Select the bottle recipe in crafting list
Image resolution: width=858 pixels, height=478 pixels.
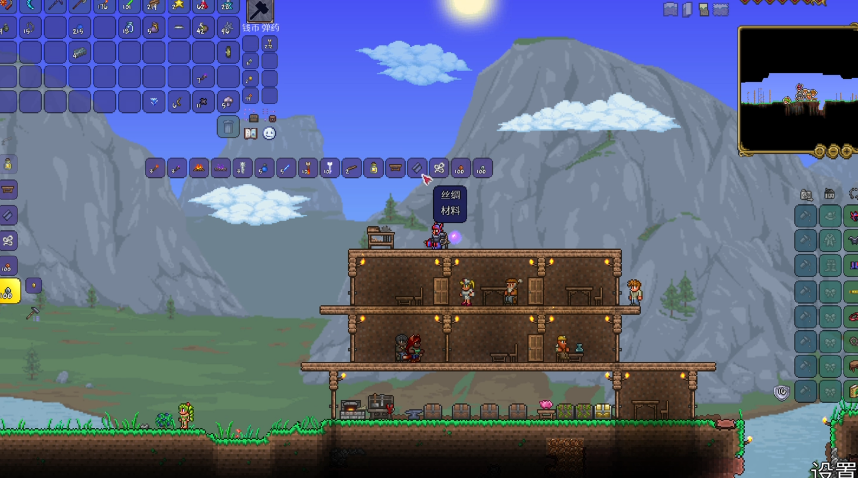click(x=373, y=168)
